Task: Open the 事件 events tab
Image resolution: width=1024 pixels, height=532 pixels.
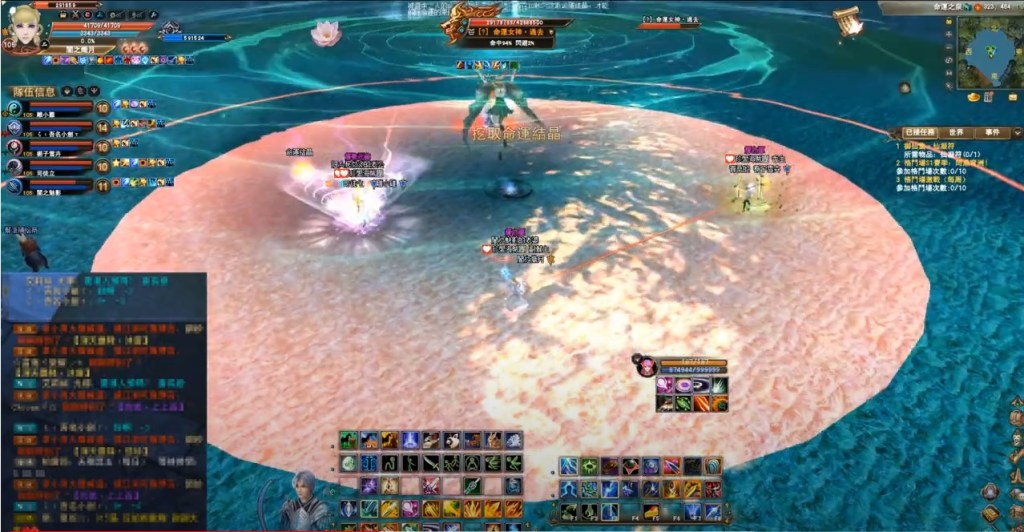Action: tap(992, 132)
